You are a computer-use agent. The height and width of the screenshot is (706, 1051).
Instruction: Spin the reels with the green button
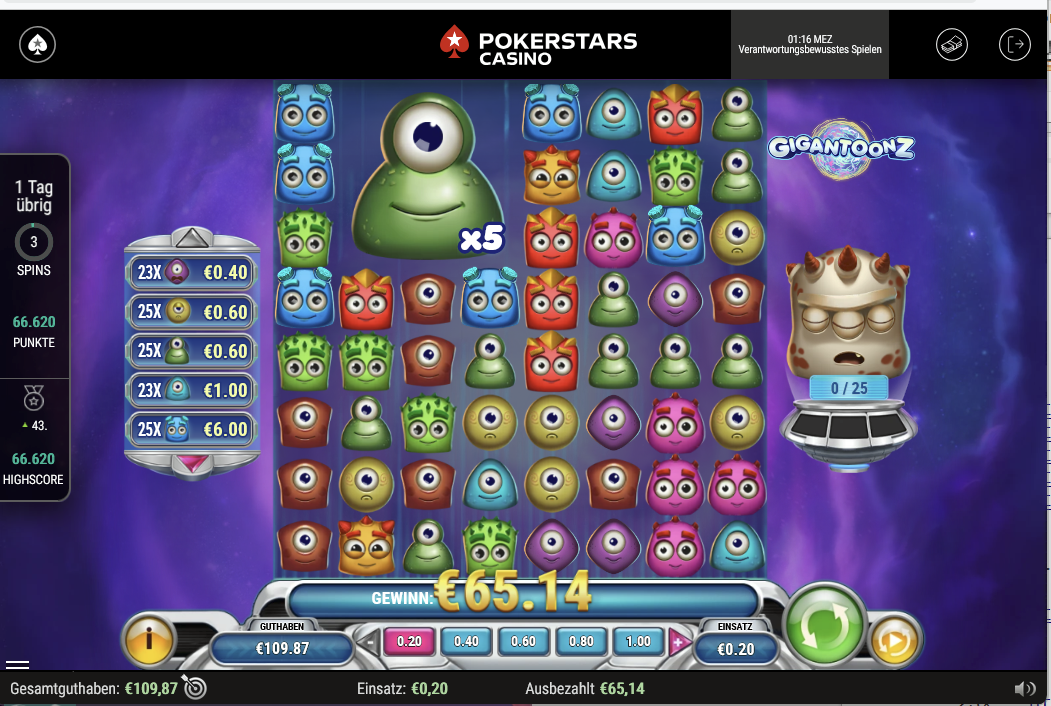824,625
